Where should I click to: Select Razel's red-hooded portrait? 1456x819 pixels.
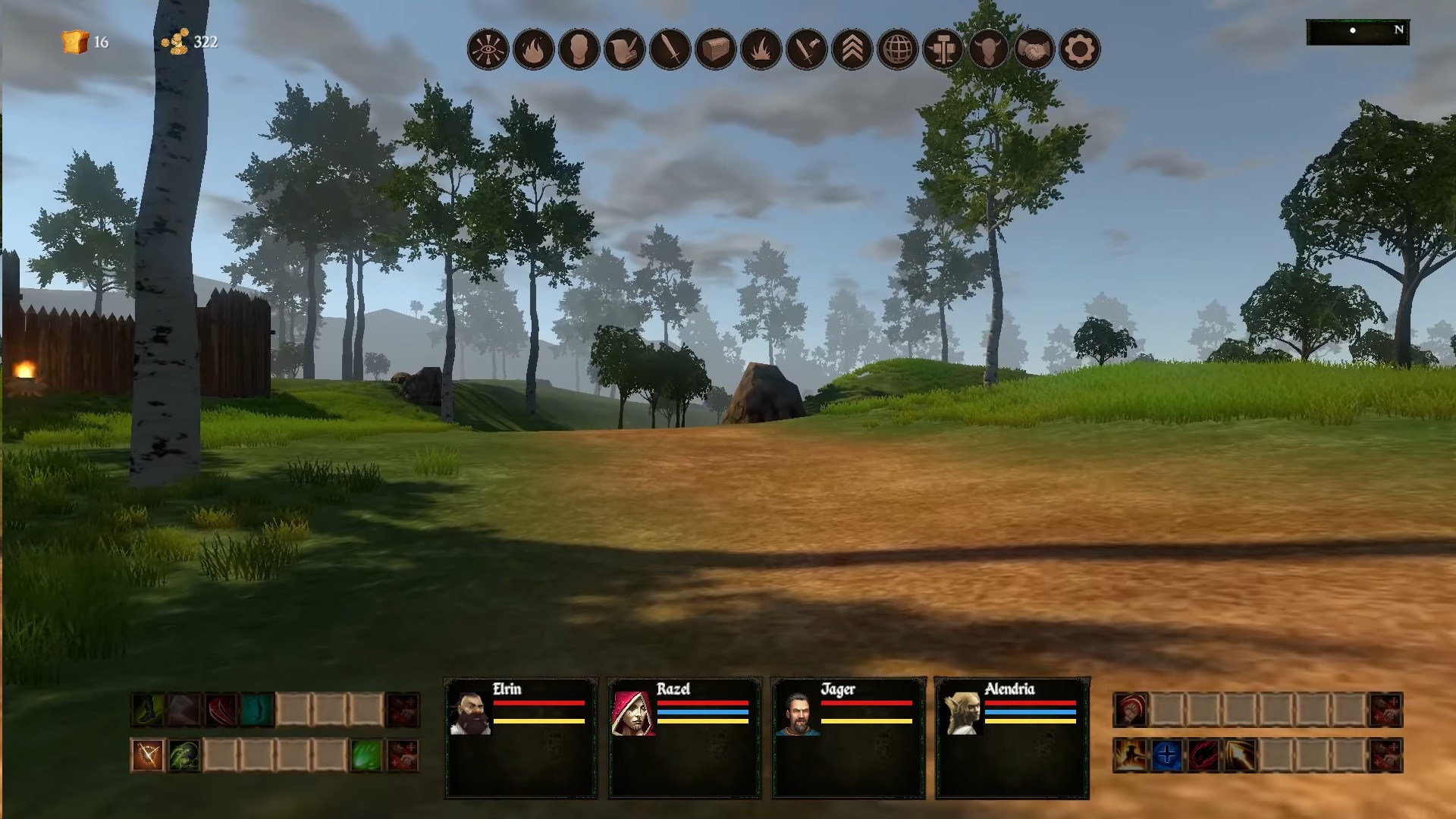pos(633,713)
